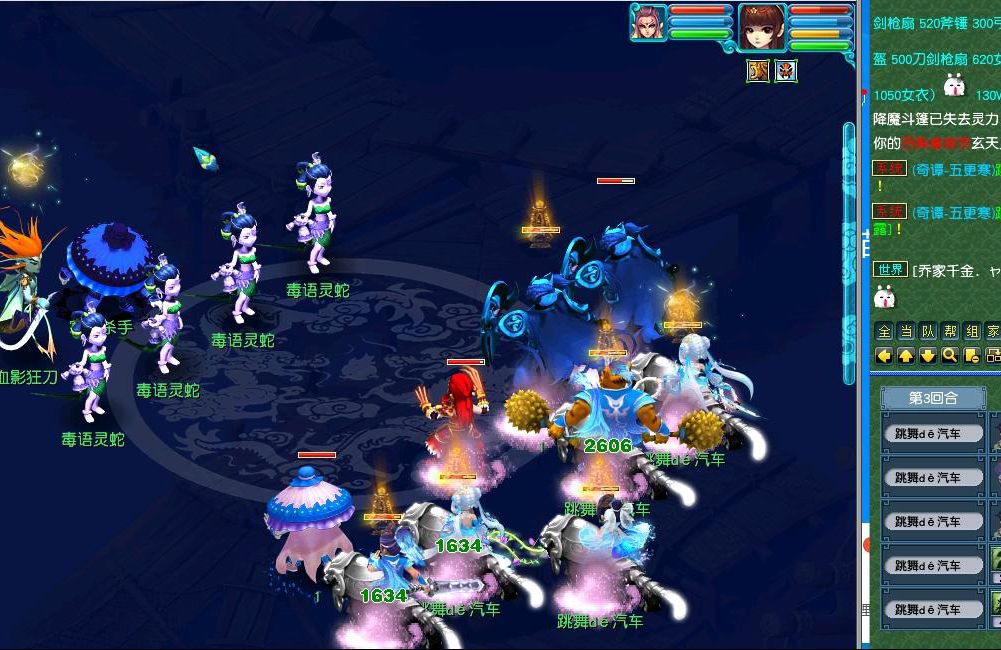Viewport: 1001px width, 650px height.
Task: Click the yellow up arrow chat button
Action: [x=906, y=355]
